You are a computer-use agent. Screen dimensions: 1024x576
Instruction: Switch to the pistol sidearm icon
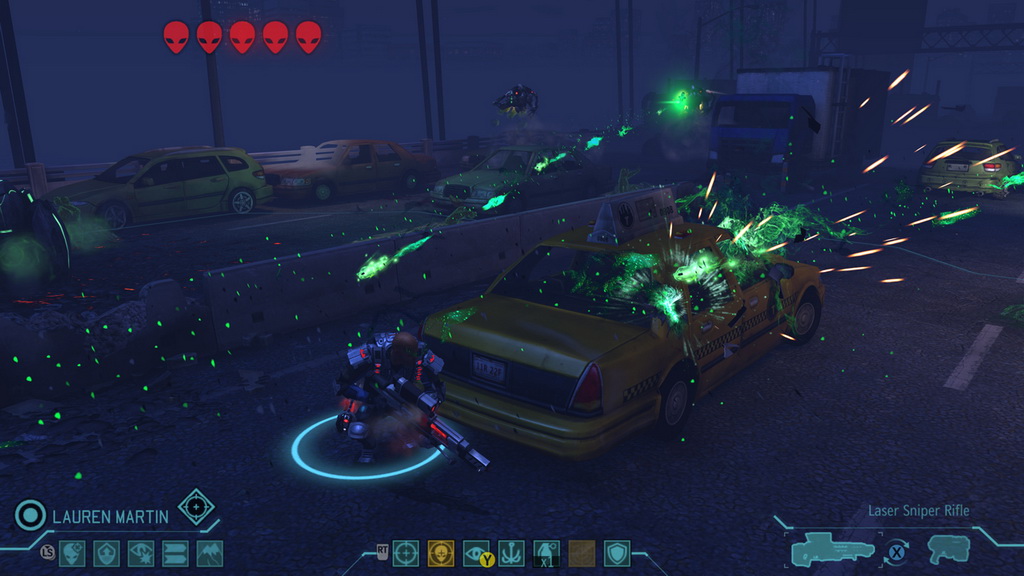point(948,549)
